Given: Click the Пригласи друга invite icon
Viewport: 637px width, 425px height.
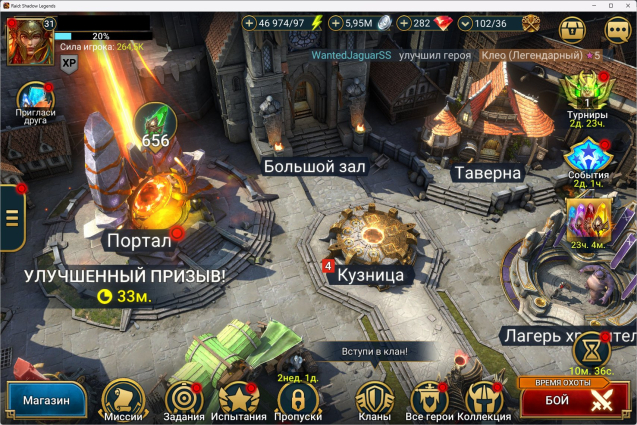Looking at the screenshot, I should point(35,98).
